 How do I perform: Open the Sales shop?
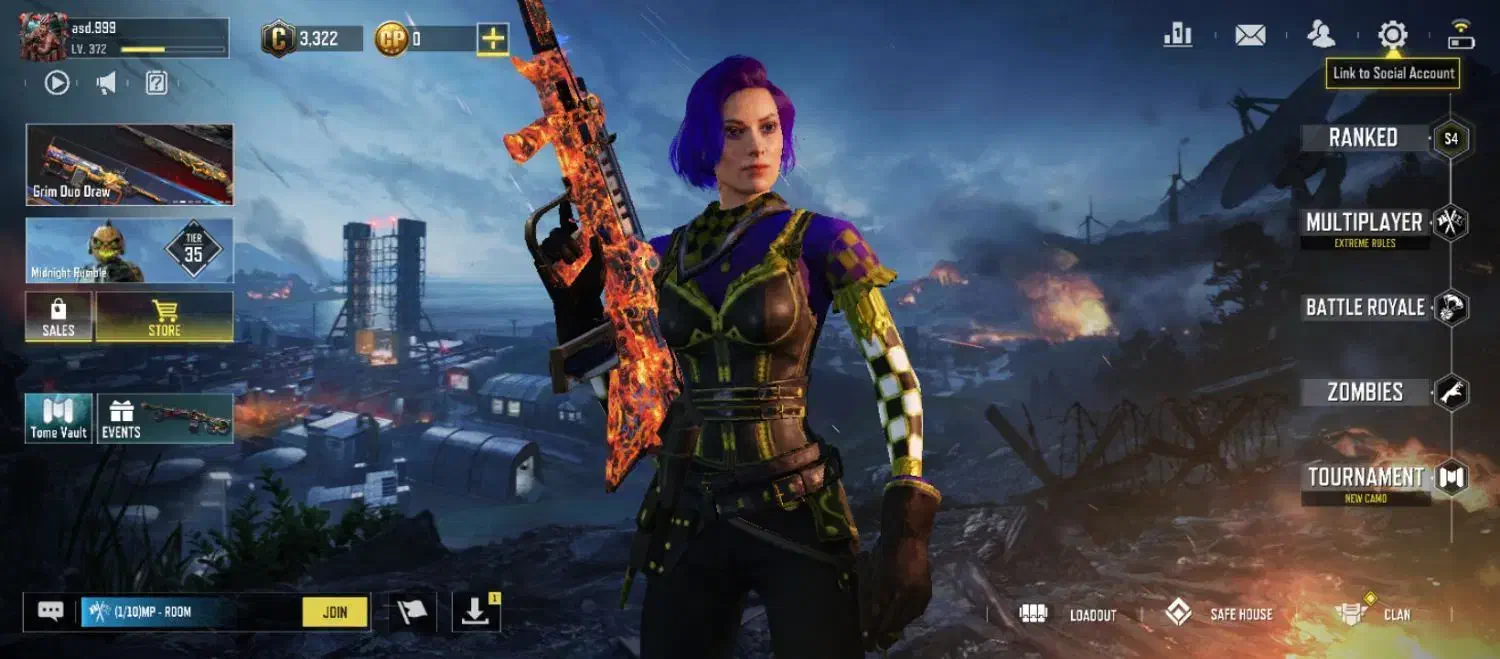(x=59, y=317)
